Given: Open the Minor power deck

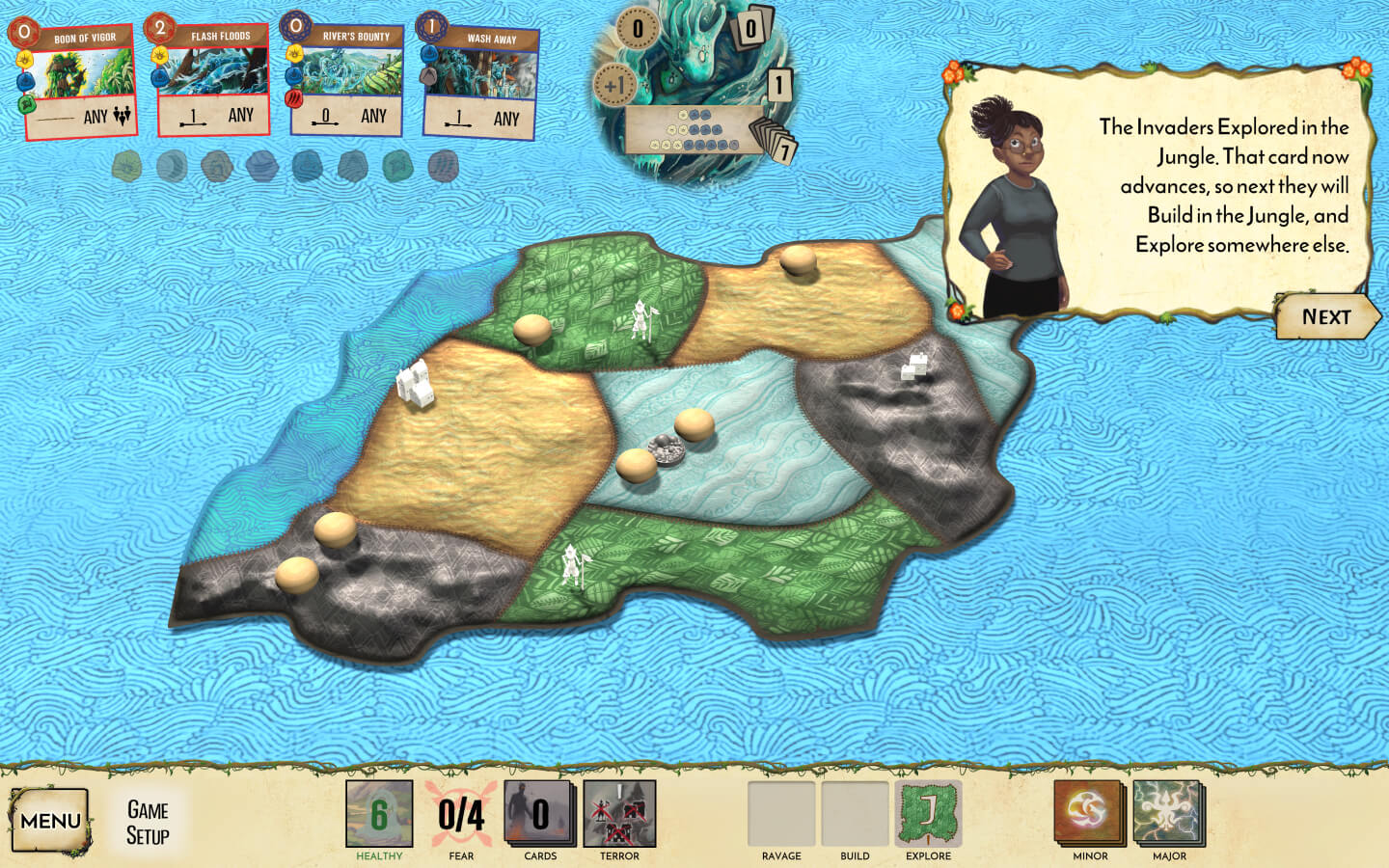Looking at the screenshot, I should coord(1090,815).
